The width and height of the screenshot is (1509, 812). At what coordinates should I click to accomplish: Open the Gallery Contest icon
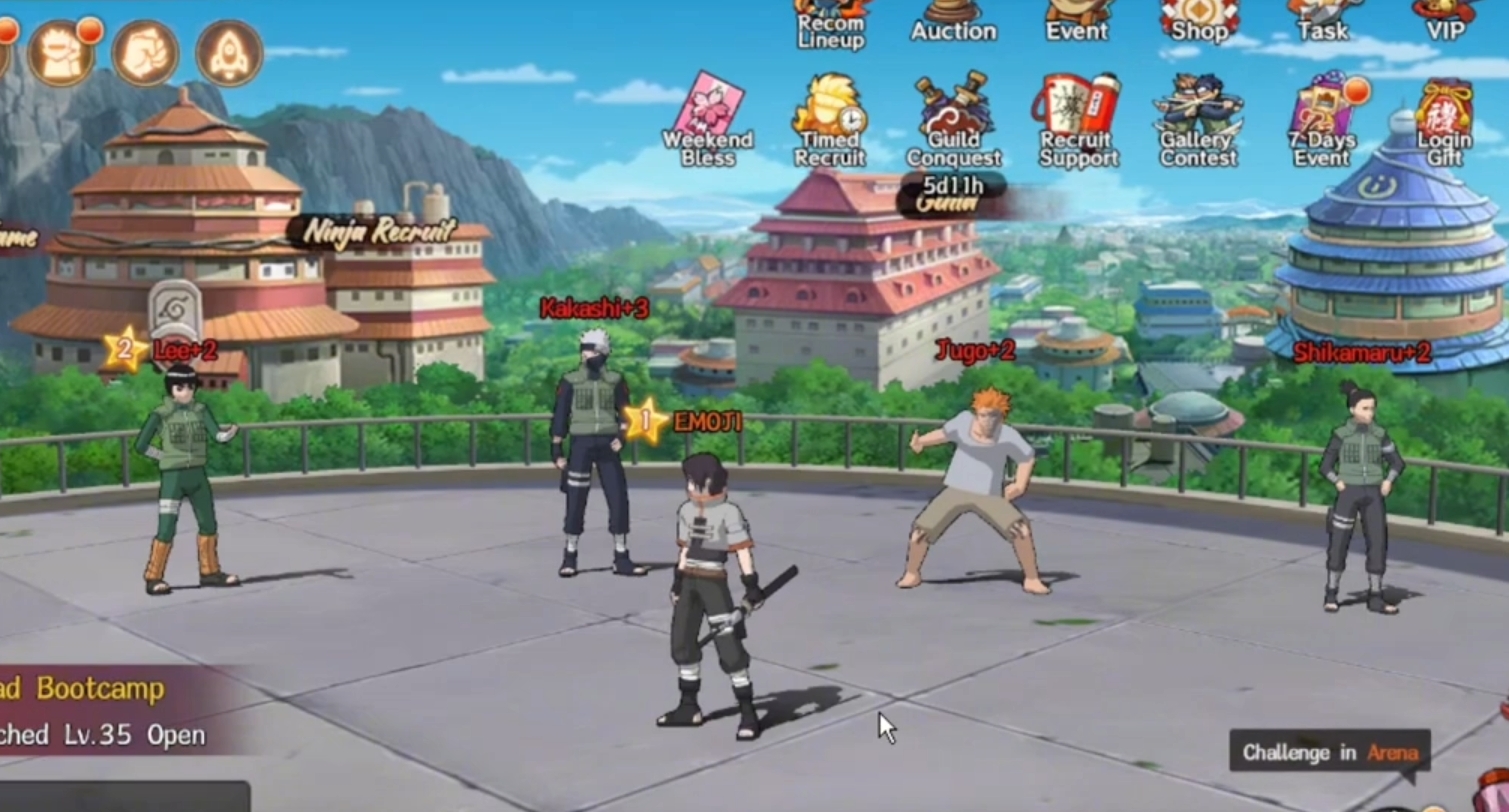(x=1197, y=105)
